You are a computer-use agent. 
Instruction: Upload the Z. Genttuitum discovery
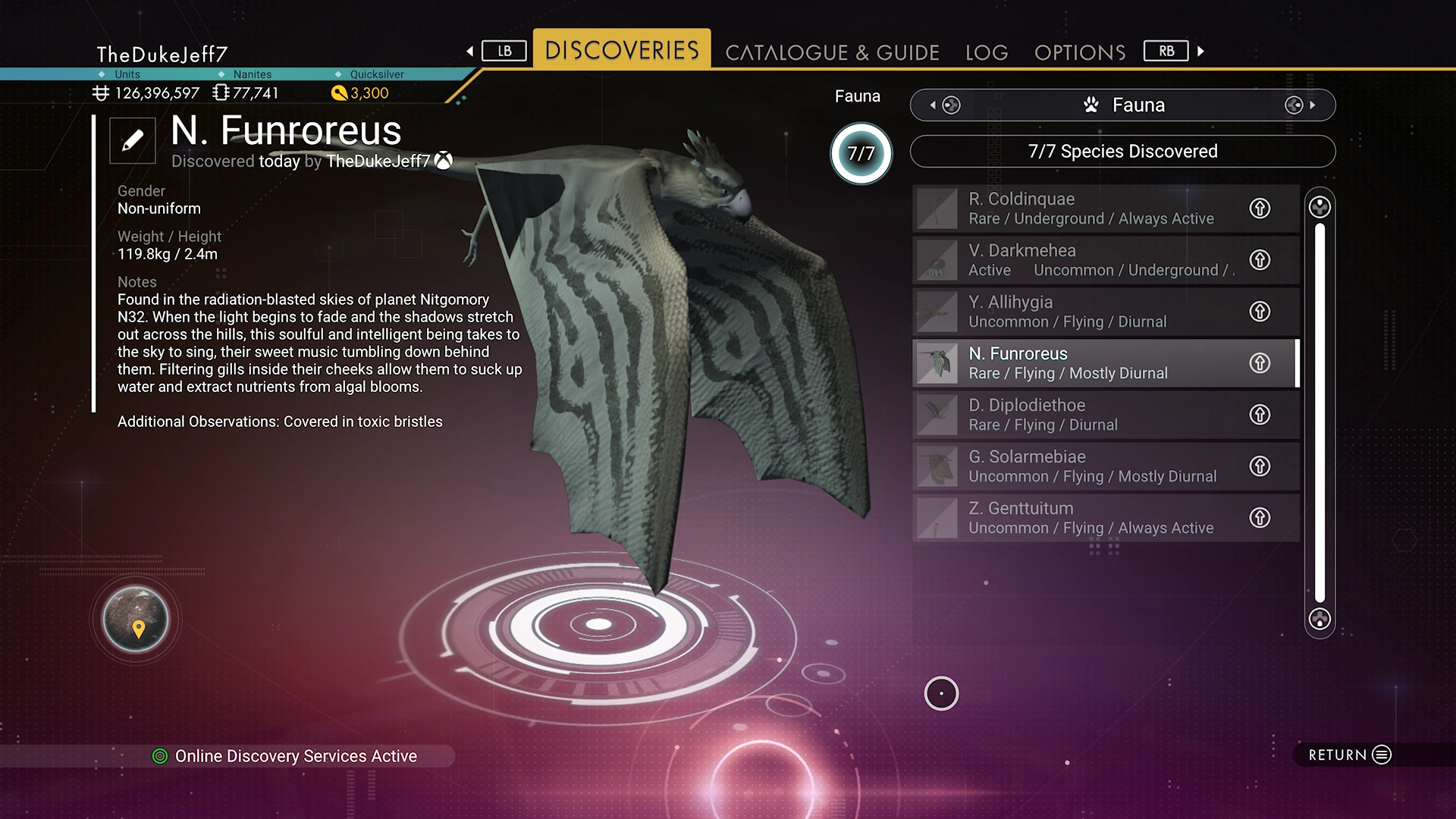1260,518
